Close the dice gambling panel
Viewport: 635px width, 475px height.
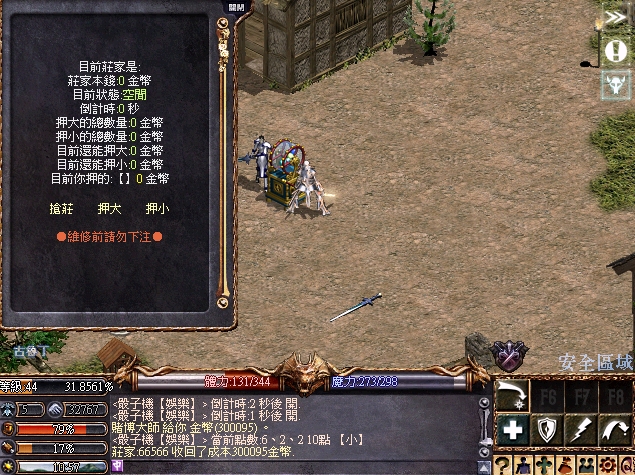pos(237,7)
